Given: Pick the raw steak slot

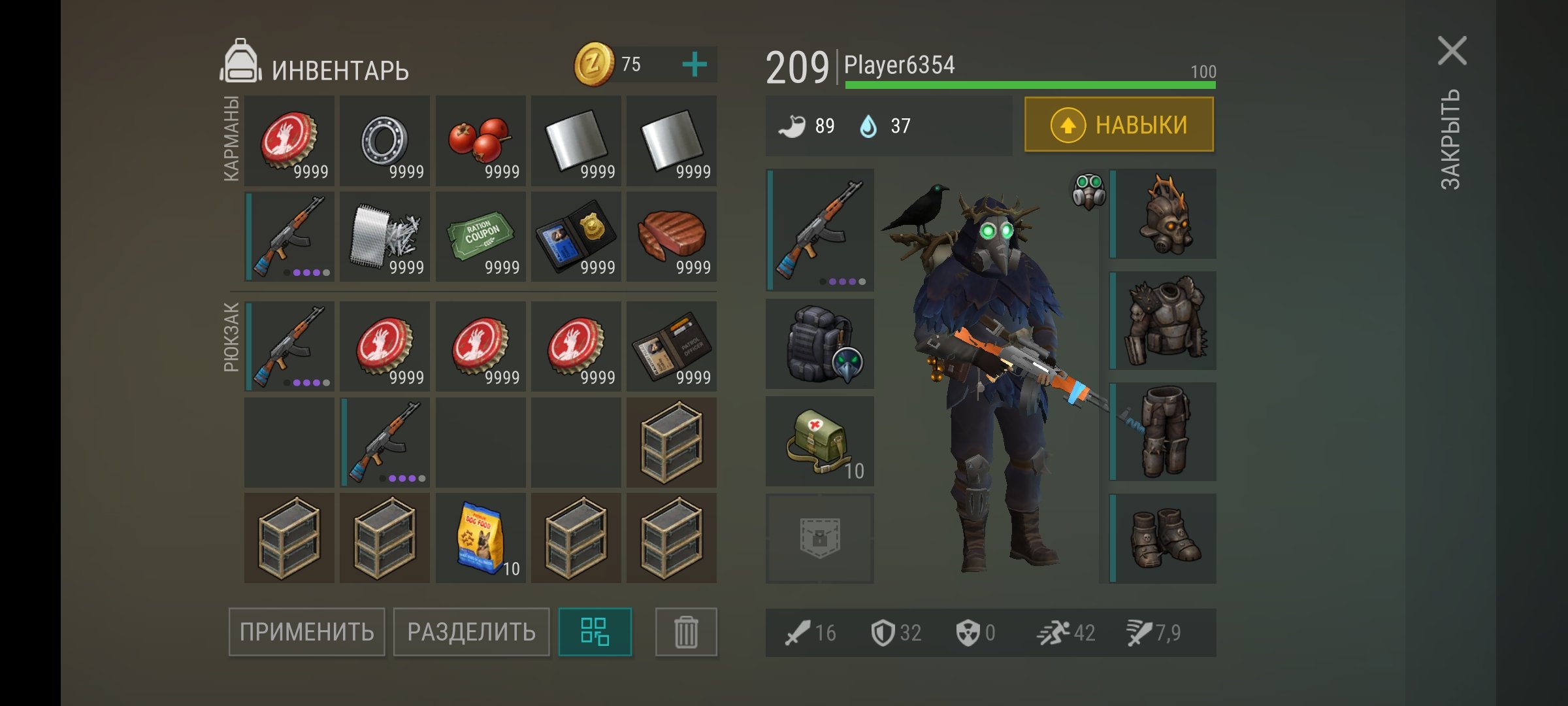Looking at the screenshot, I should click(671, 237).
